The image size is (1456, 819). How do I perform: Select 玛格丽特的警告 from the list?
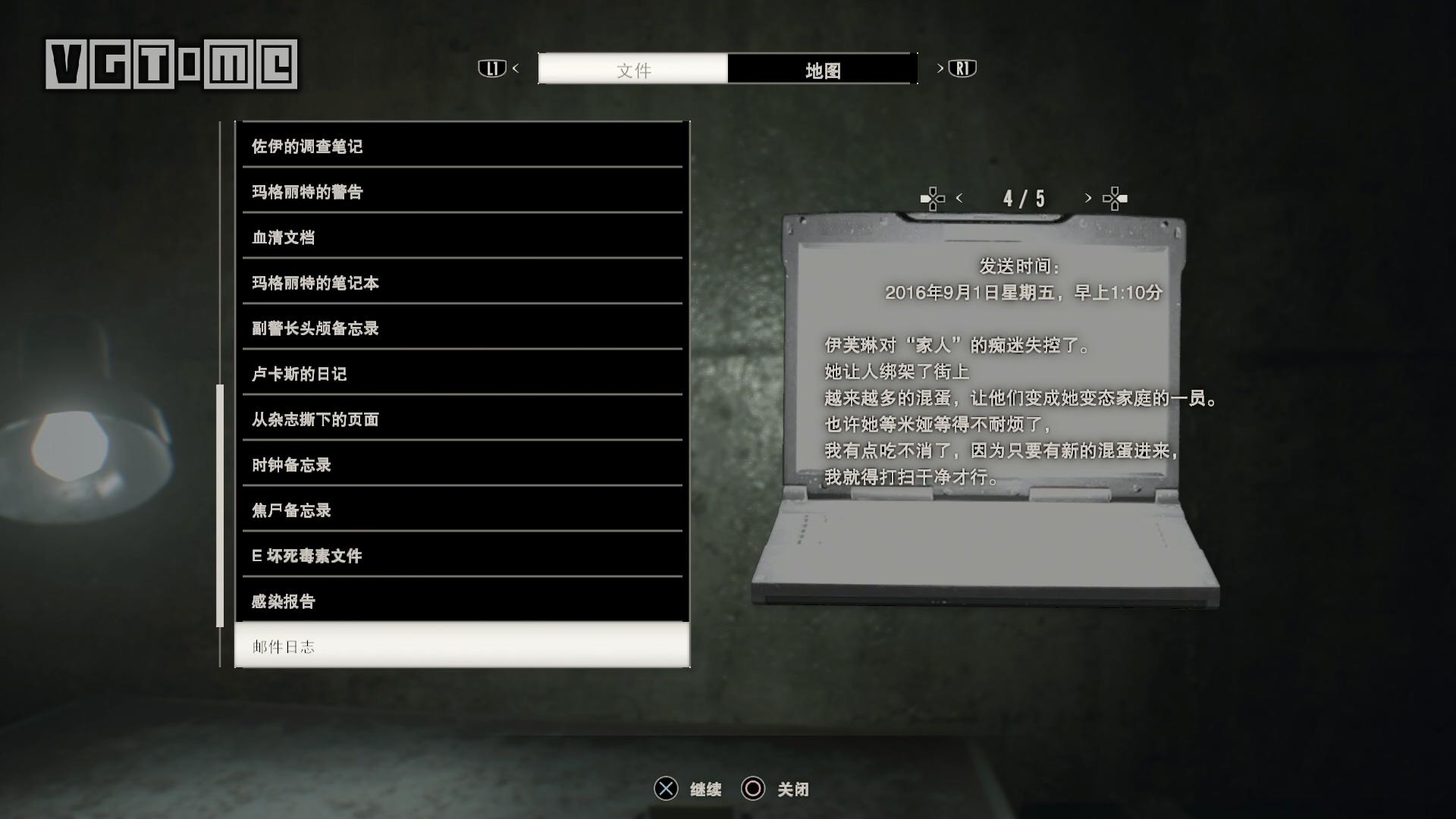click(x=462, y=191)
